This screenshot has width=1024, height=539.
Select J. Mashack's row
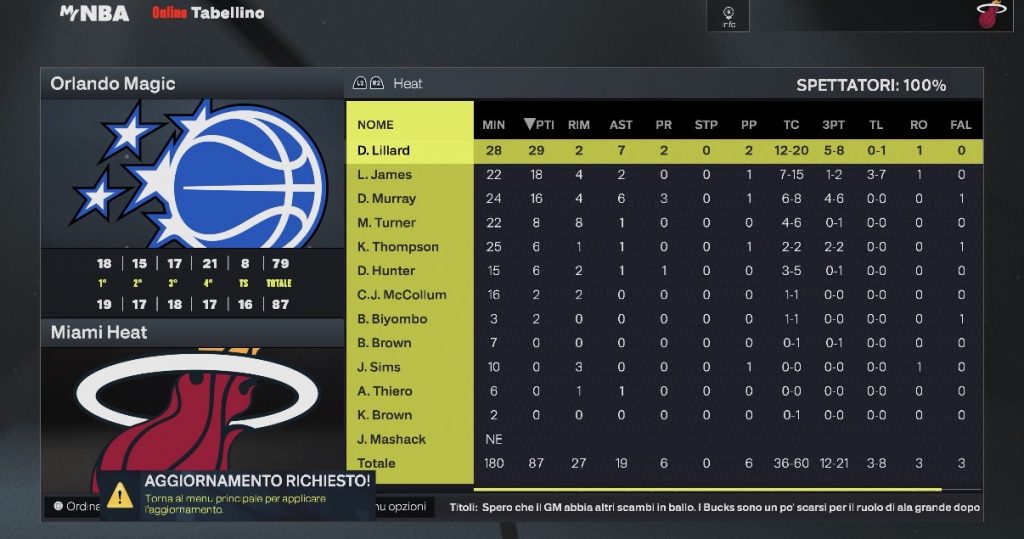[x=391, y=439]
